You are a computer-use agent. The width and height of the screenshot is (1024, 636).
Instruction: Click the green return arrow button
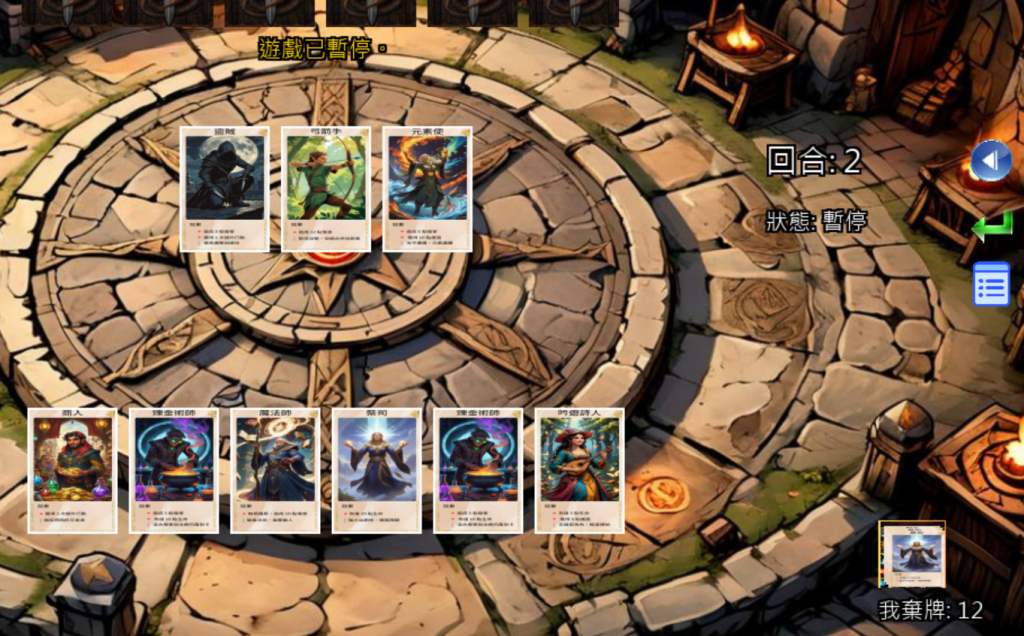(991, 226)
